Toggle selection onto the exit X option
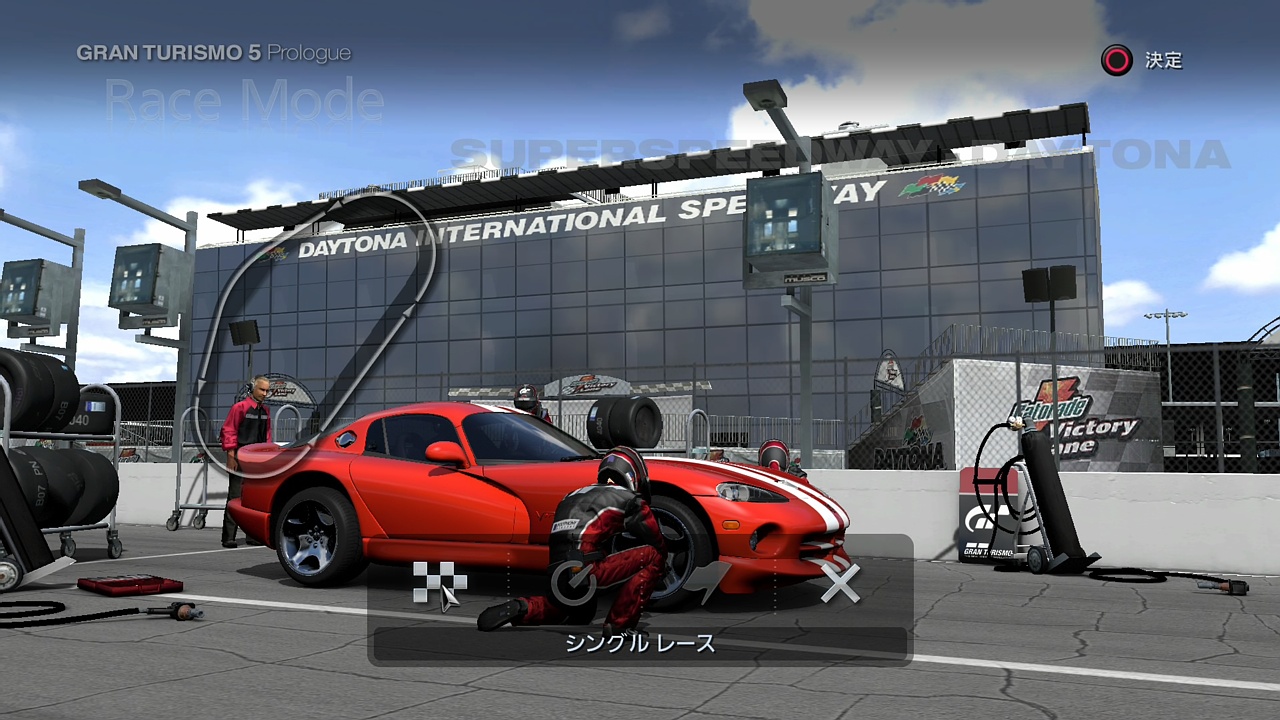 pos(841,583)
